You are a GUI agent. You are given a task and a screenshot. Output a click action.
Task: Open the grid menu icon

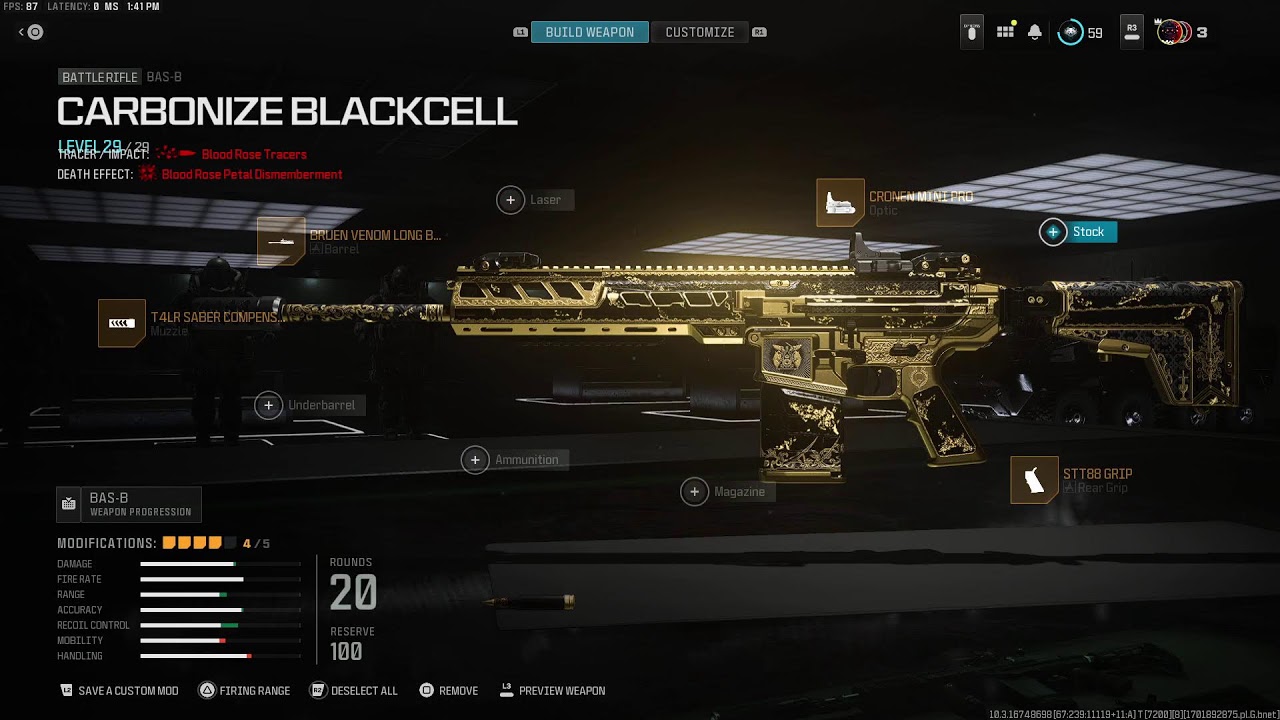coord(1005,32)
